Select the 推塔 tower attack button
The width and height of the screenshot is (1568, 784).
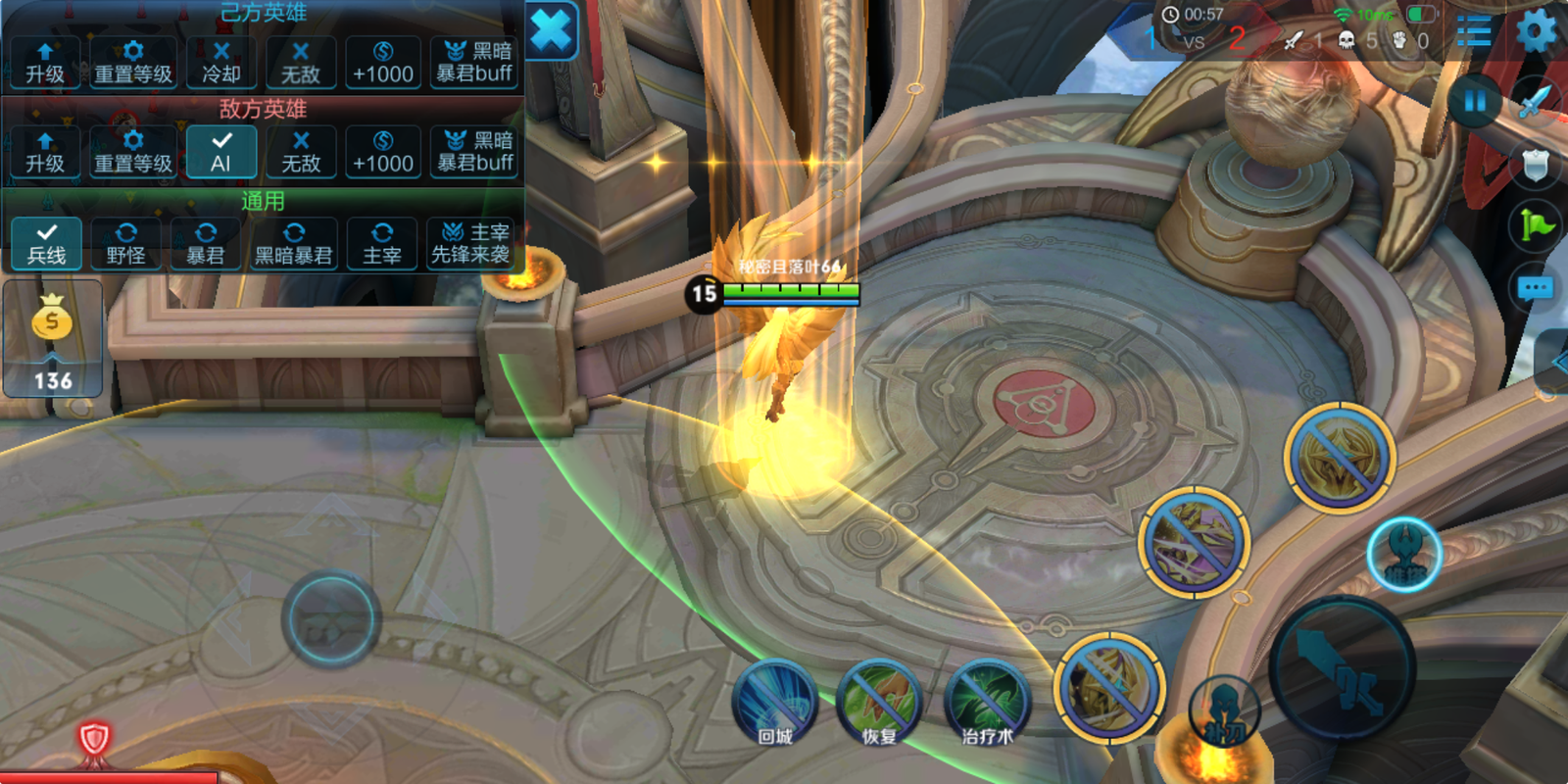tap(1403, 556)
